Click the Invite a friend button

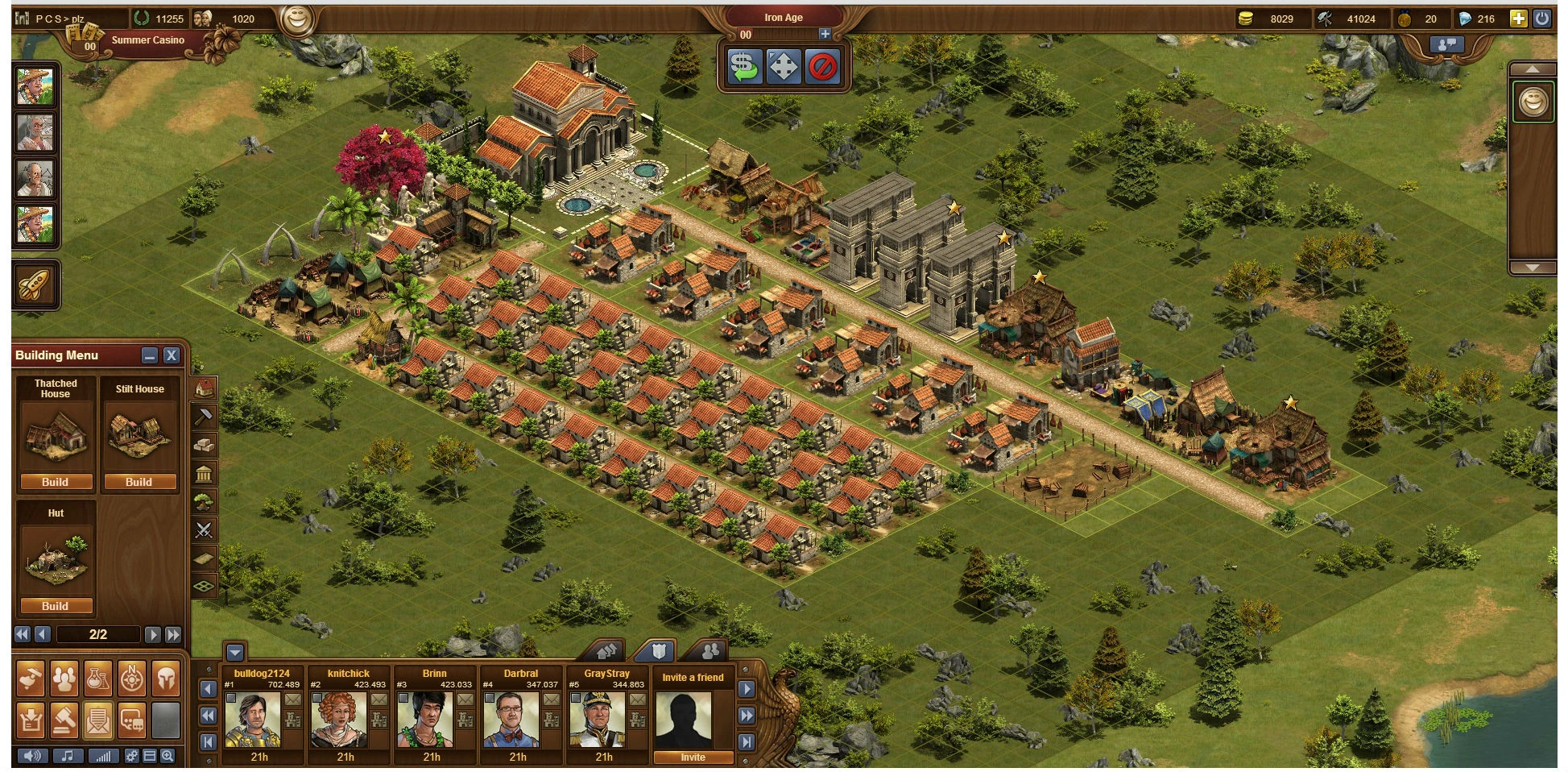tap(693, 757)
